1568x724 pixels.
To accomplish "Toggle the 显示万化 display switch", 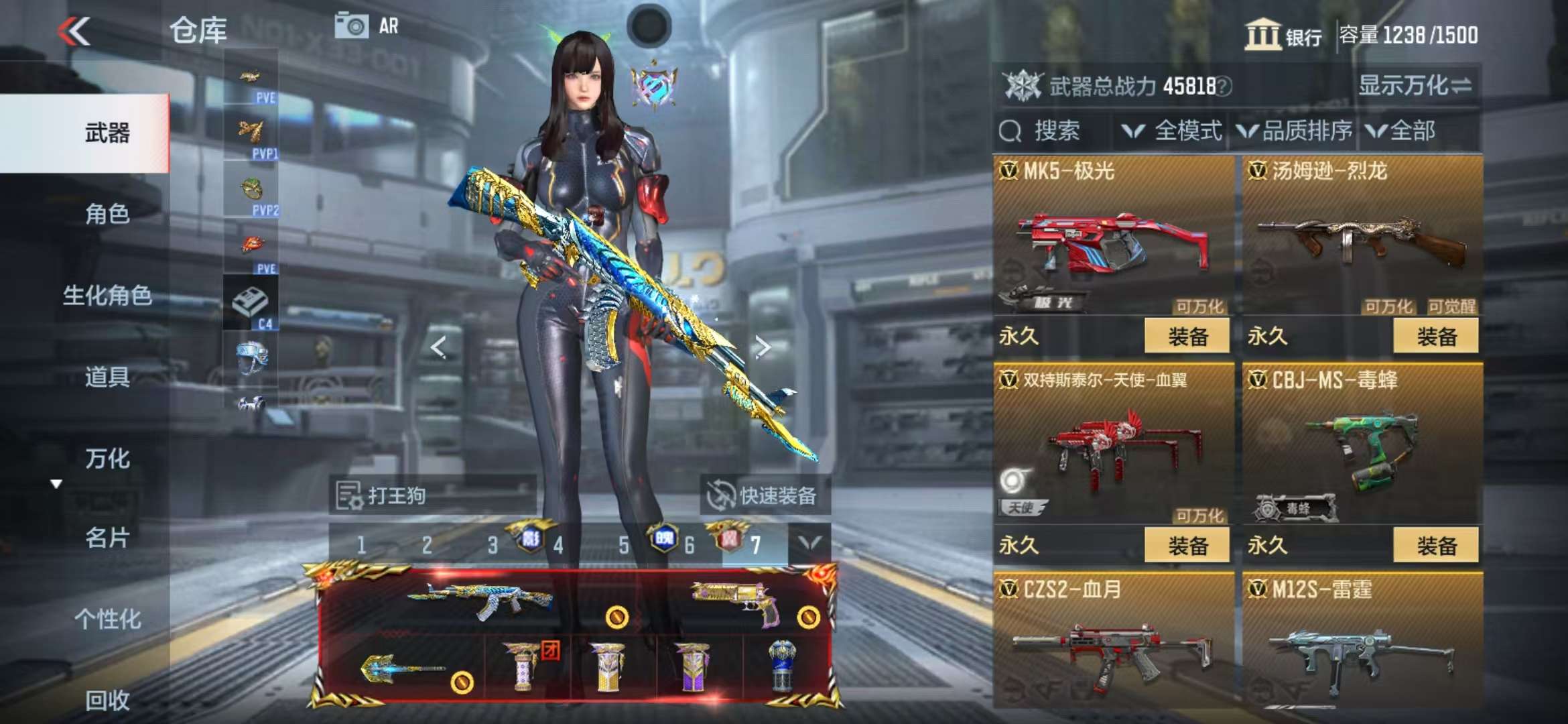I will tap(1415, 86).
